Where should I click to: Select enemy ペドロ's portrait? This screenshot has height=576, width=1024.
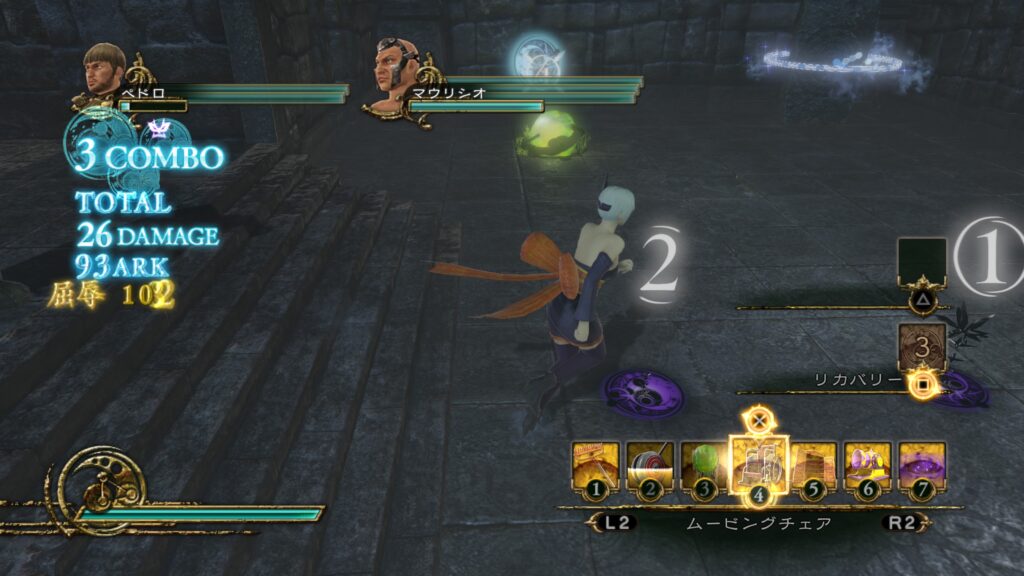tap(104, 69)
